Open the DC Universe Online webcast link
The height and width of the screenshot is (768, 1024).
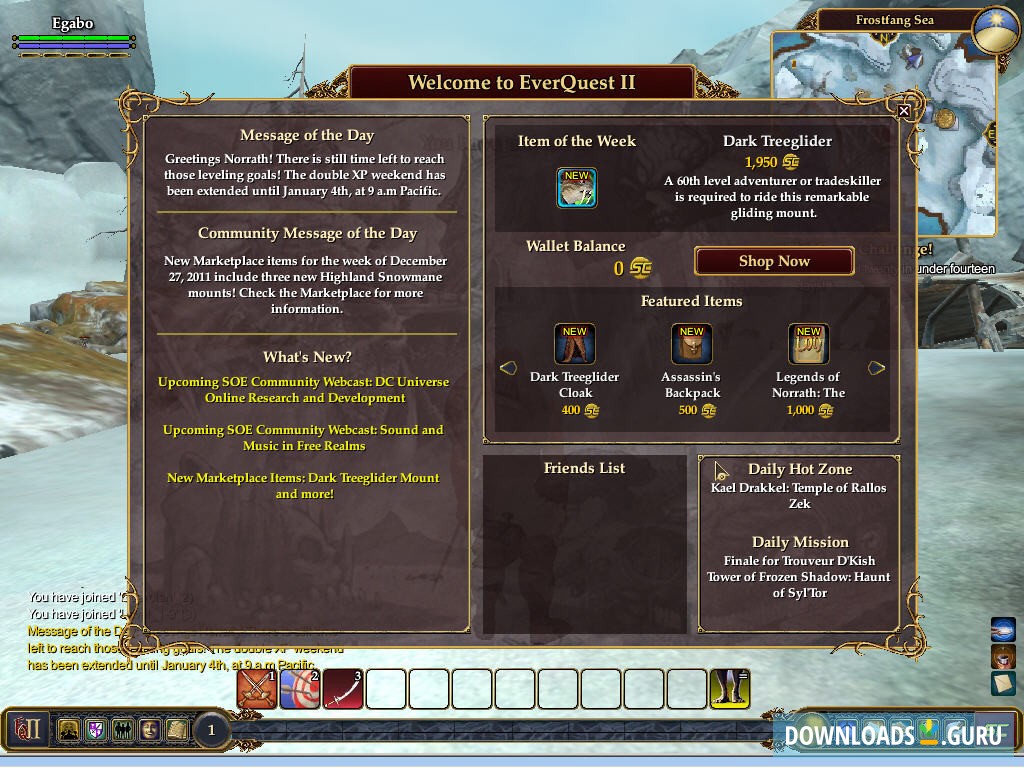click(x=303, y=390)
